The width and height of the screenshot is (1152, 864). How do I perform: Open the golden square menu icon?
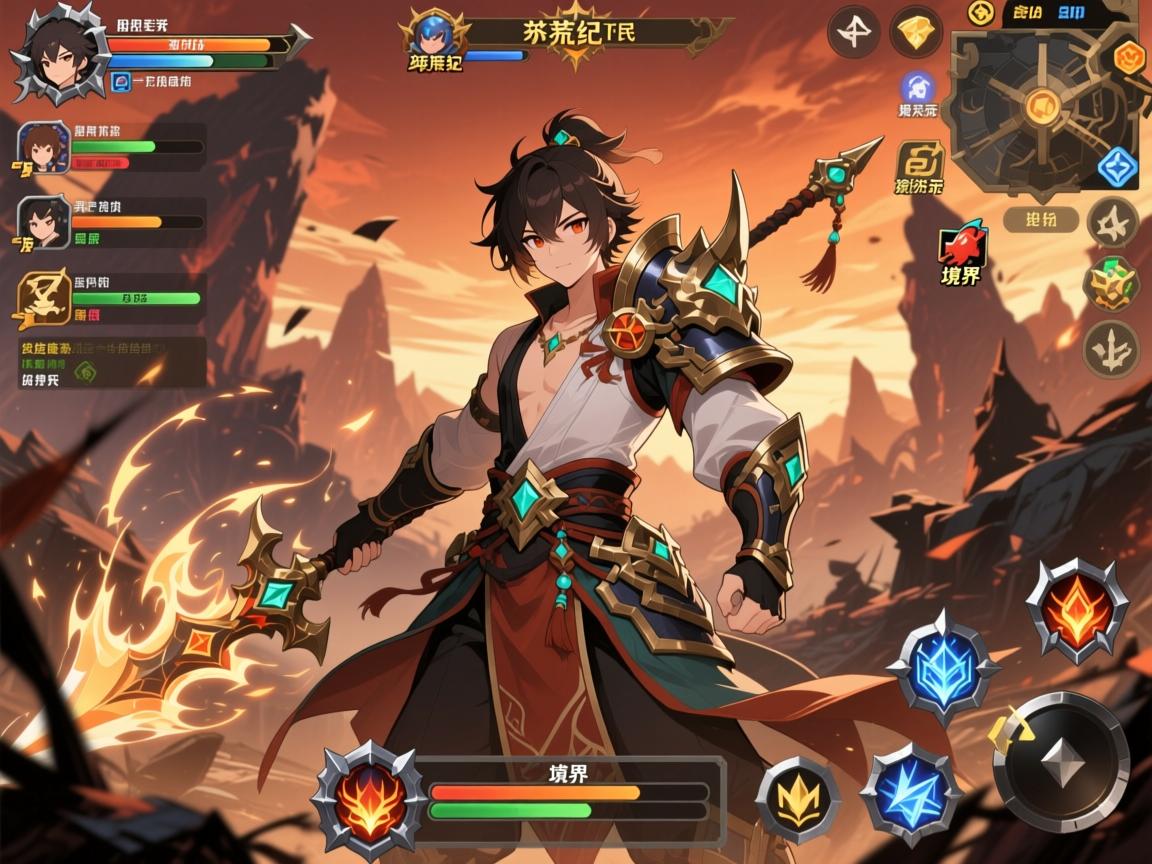tap(920, 160)
